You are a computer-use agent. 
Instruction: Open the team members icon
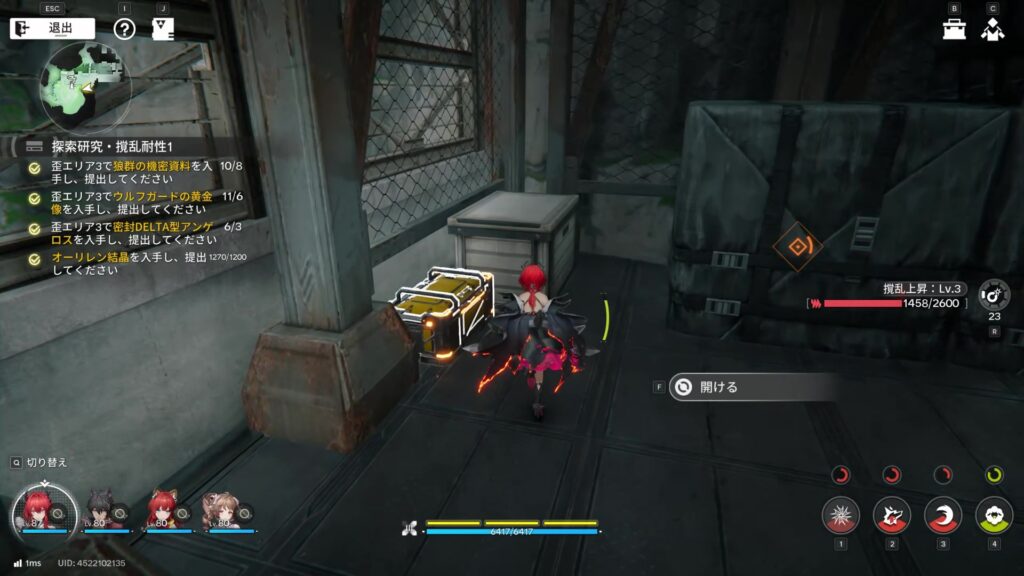click(992, 29)
